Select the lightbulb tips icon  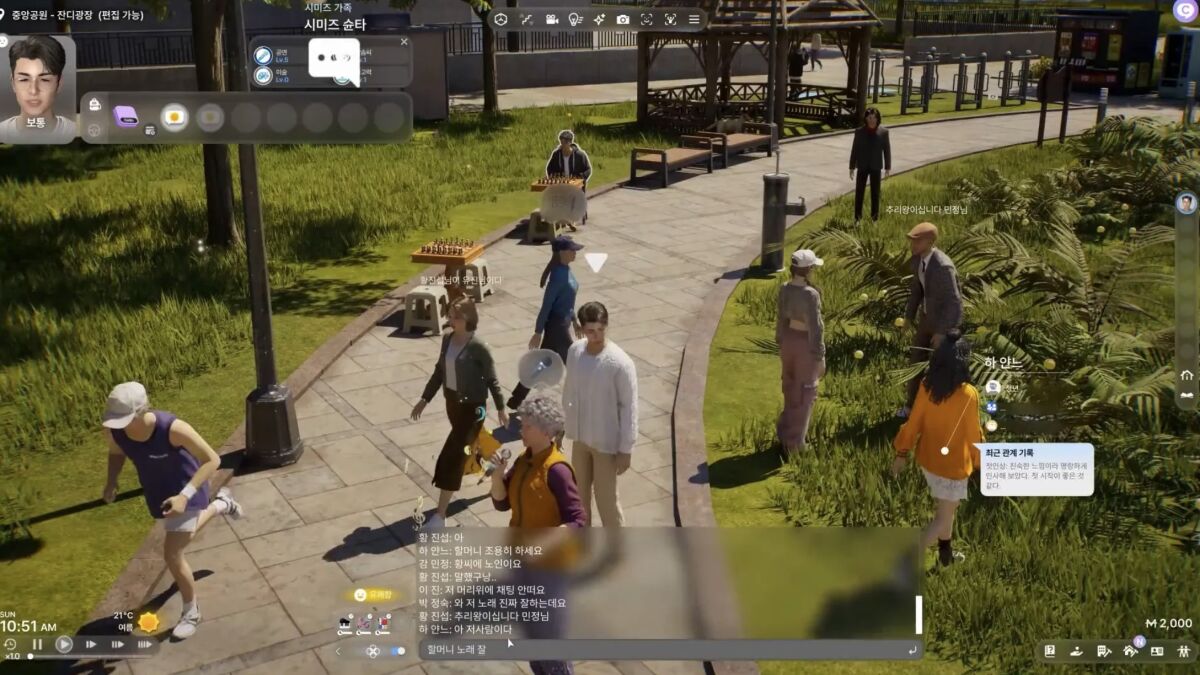(575, 19)
